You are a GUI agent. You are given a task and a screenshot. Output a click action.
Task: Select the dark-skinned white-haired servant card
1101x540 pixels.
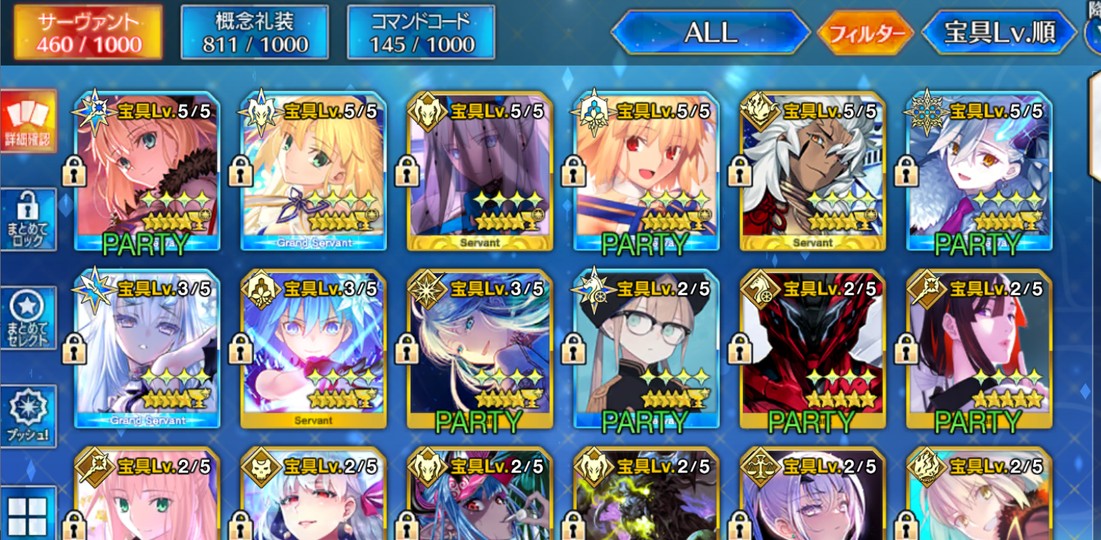coord(812,172)
